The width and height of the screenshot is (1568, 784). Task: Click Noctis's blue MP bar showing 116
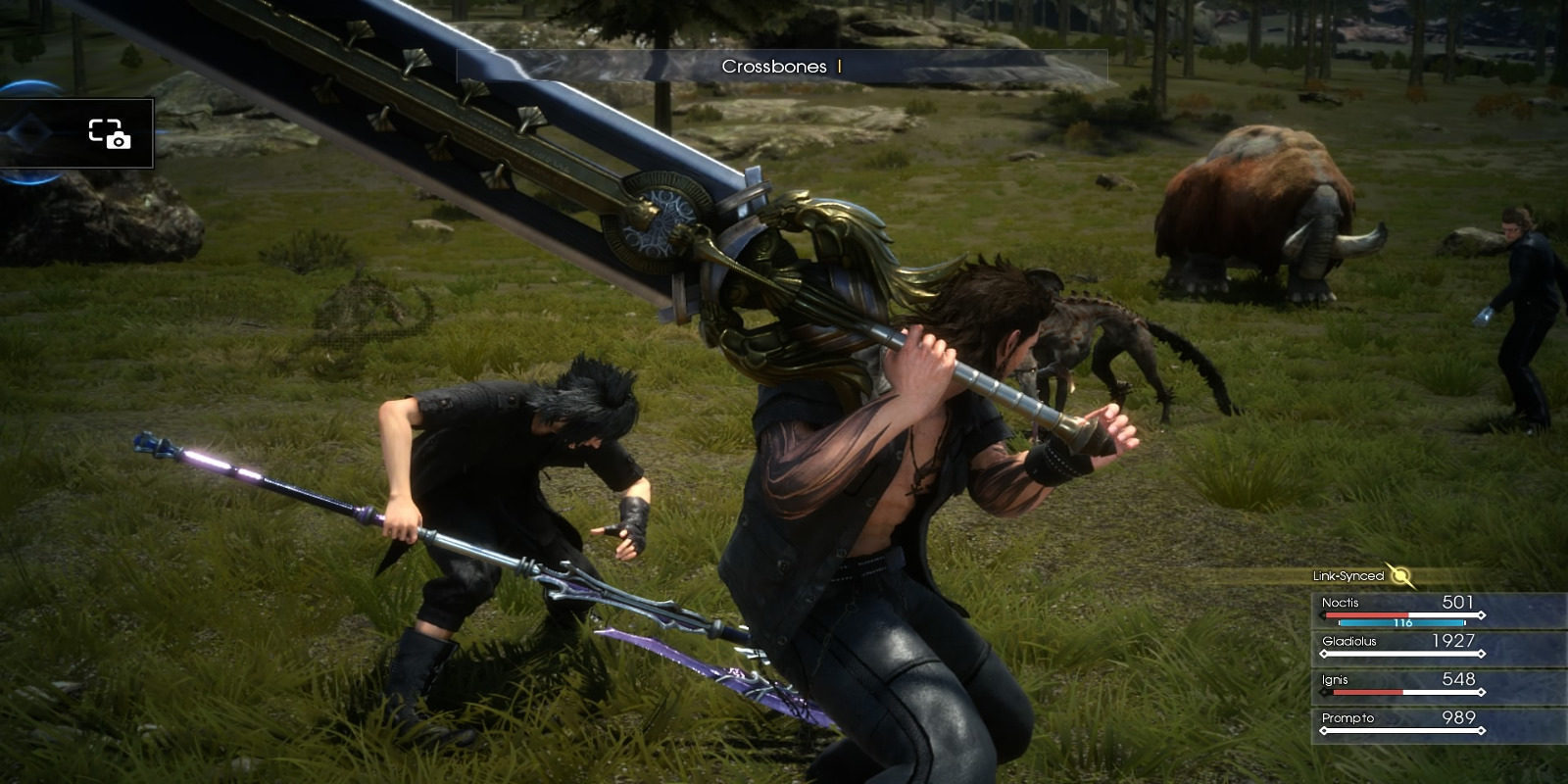click(x=1401, y=620)
